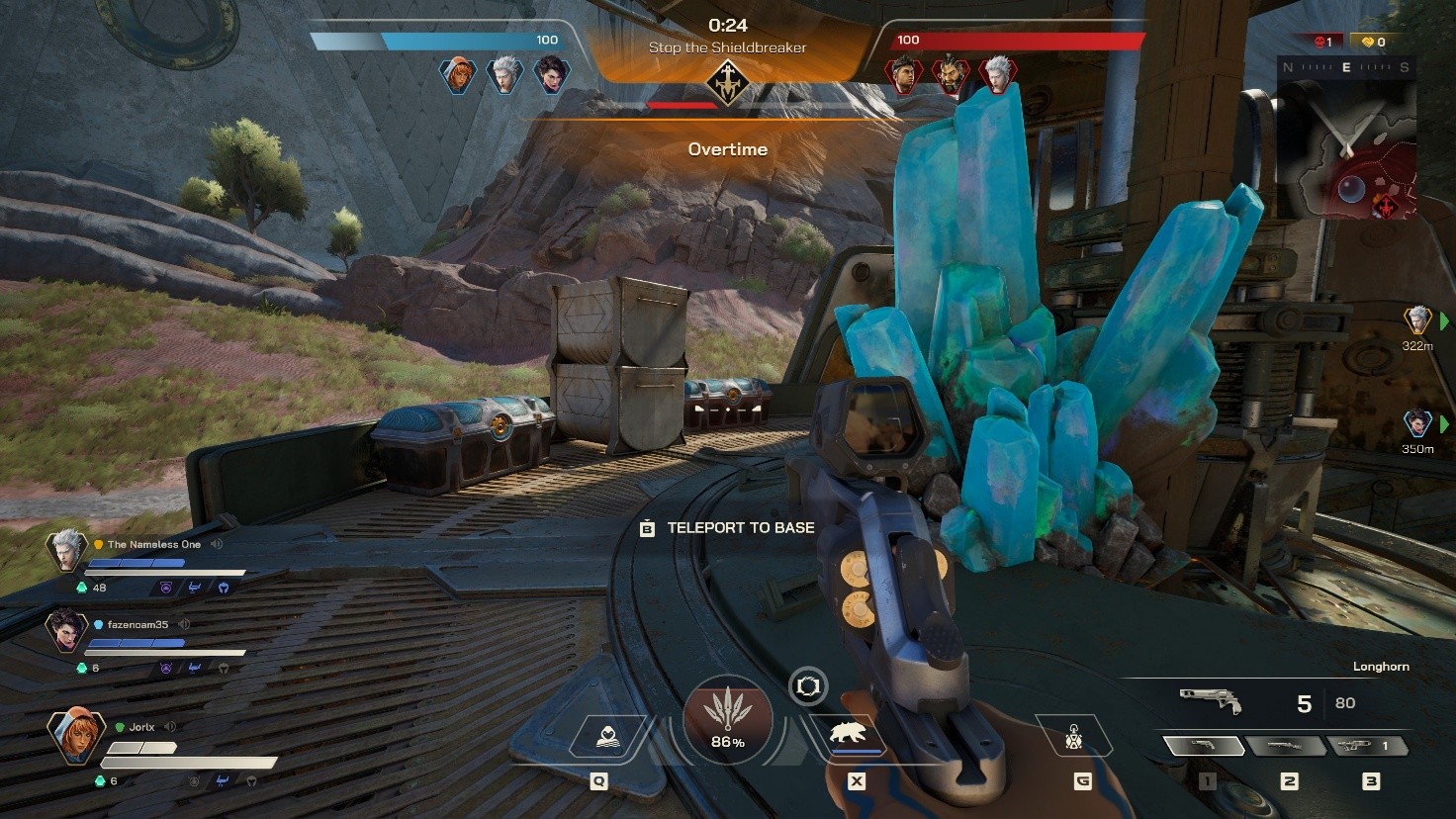Toggle voice speaker icon beside The Nameless One
The width and height of the screenshot is (1456, 819).
point(217,544)
